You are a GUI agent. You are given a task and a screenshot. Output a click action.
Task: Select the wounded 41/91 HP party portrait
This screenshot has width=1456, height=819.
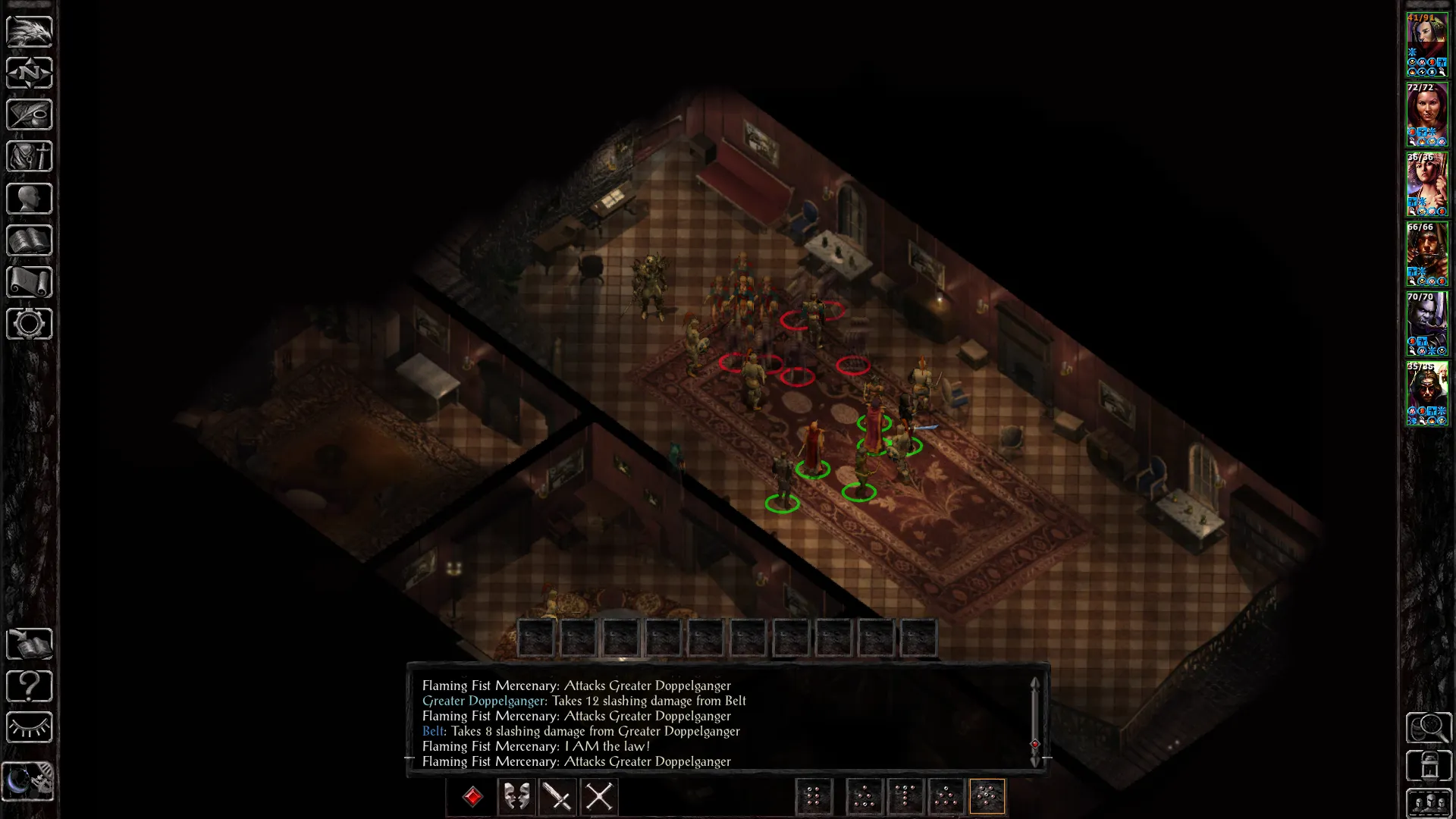(x=1426, y=44)
